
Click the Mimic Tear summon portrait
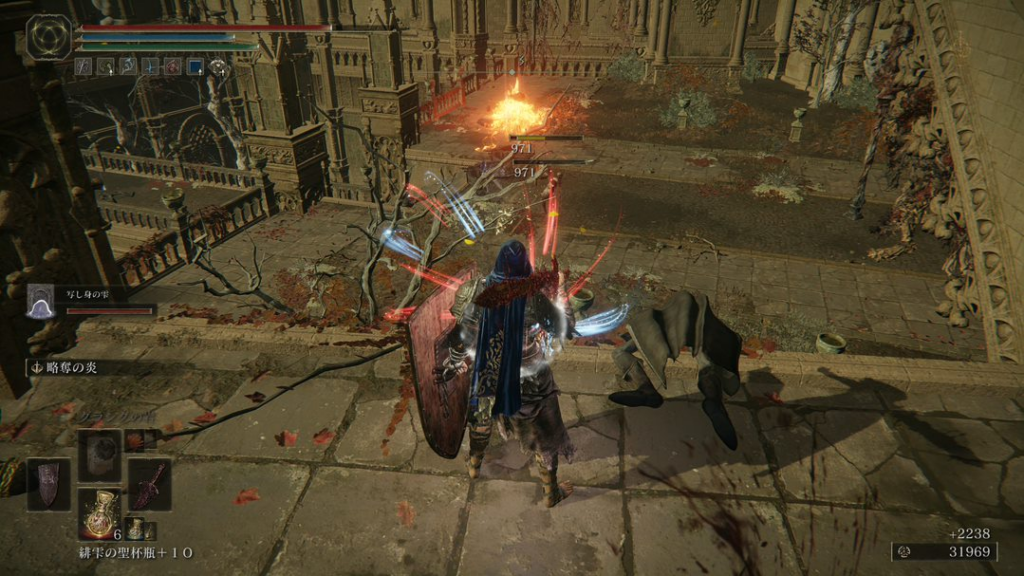tap(41, 300)
